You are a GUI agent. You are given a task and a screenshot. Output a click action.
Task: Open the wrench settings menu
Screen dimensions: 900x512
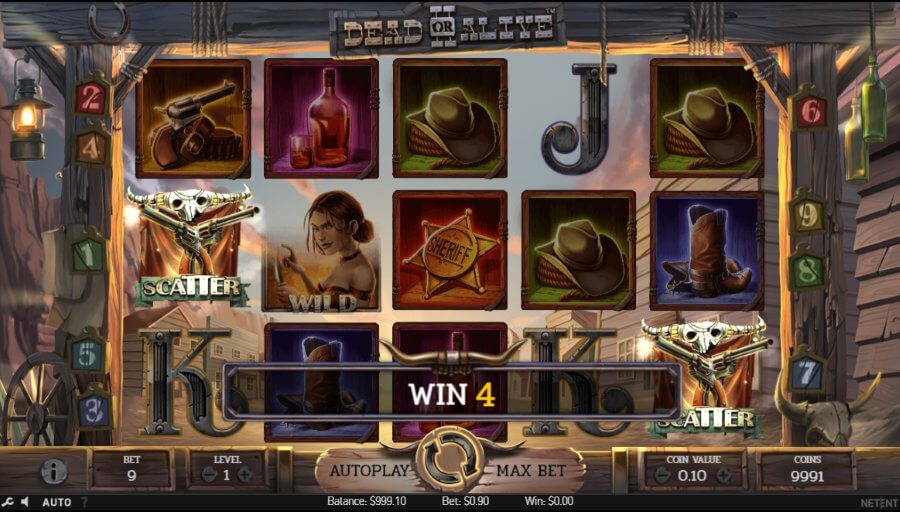pos(8,502)
